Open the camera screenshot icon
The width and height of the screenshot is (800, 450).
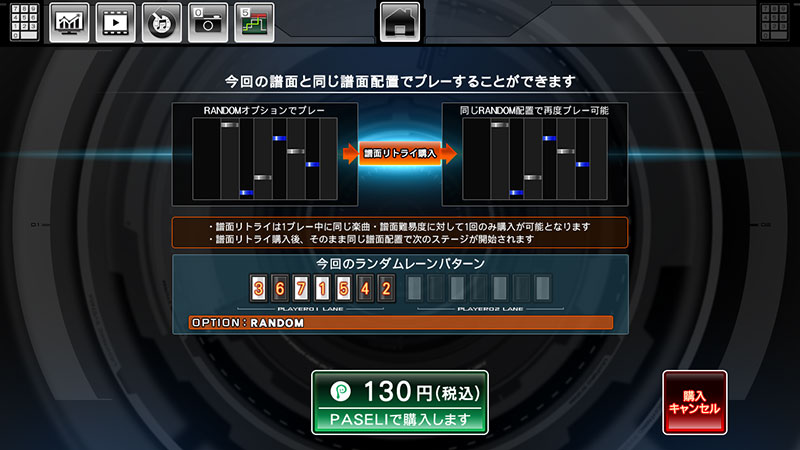click(207, 22)
